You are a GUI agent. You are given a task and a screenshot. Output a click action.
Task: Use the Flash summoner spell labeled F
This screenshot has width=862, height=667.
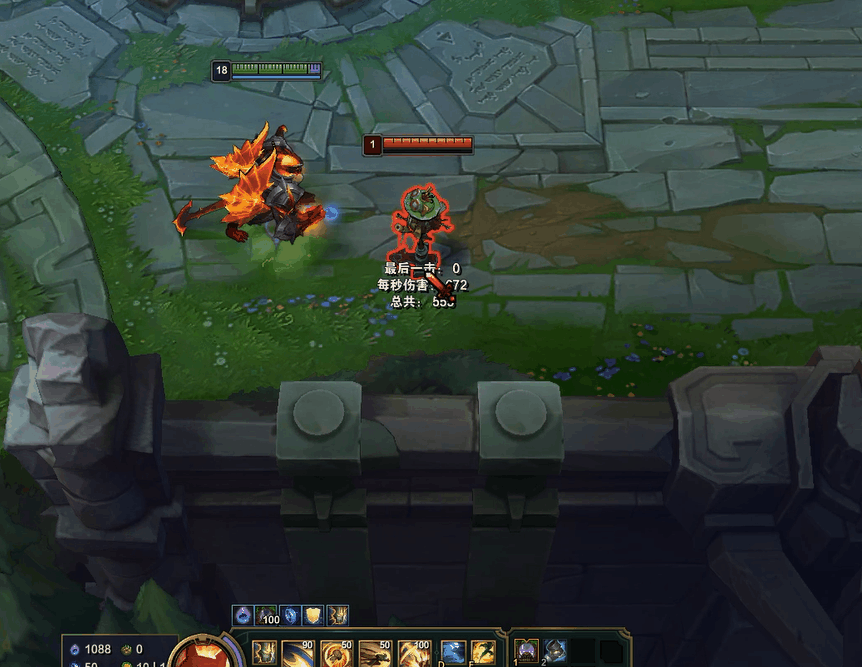483,653
